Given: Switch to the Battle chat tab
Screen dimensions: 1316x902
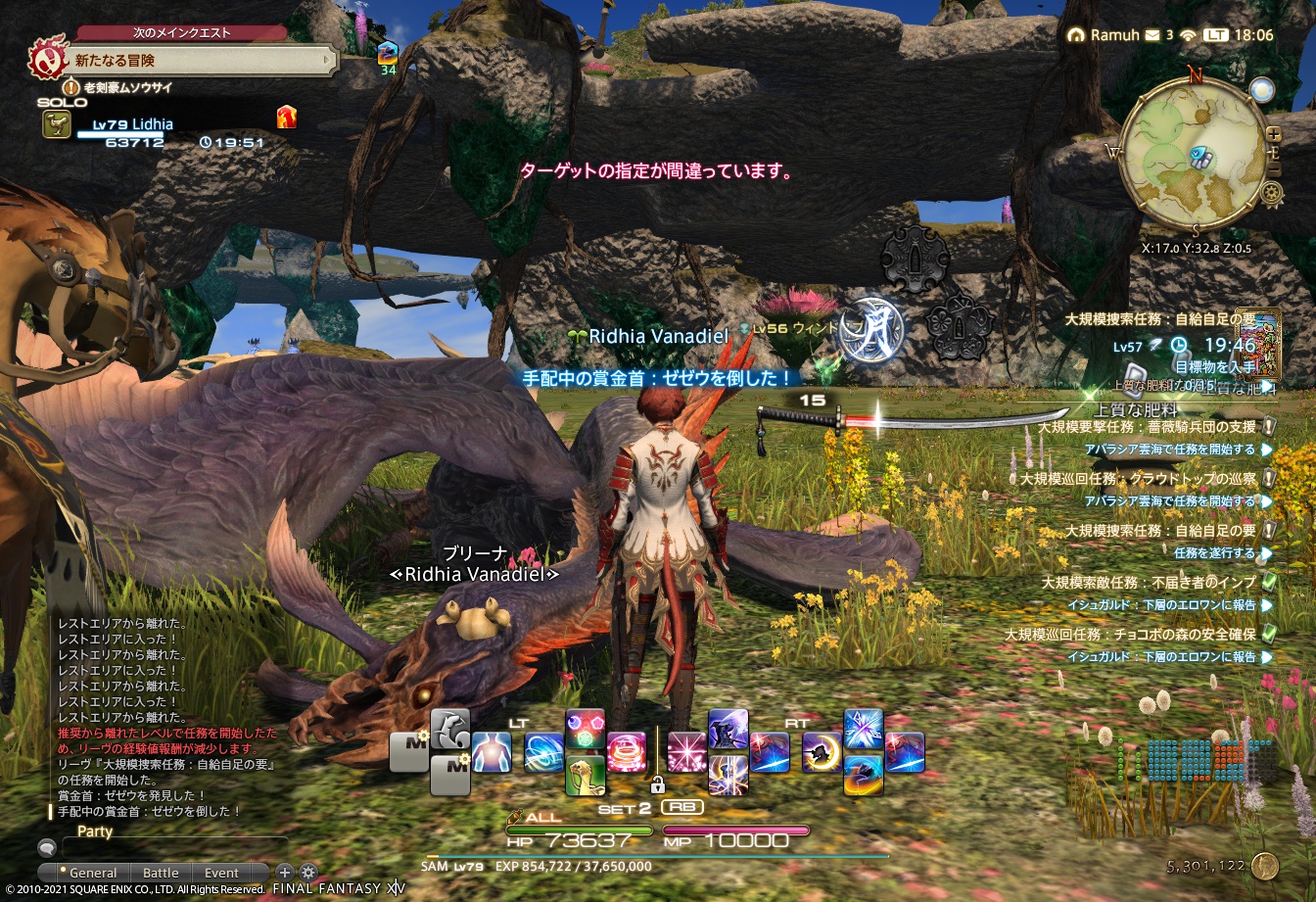Looking at the screenshot, I should coord(161,871).
